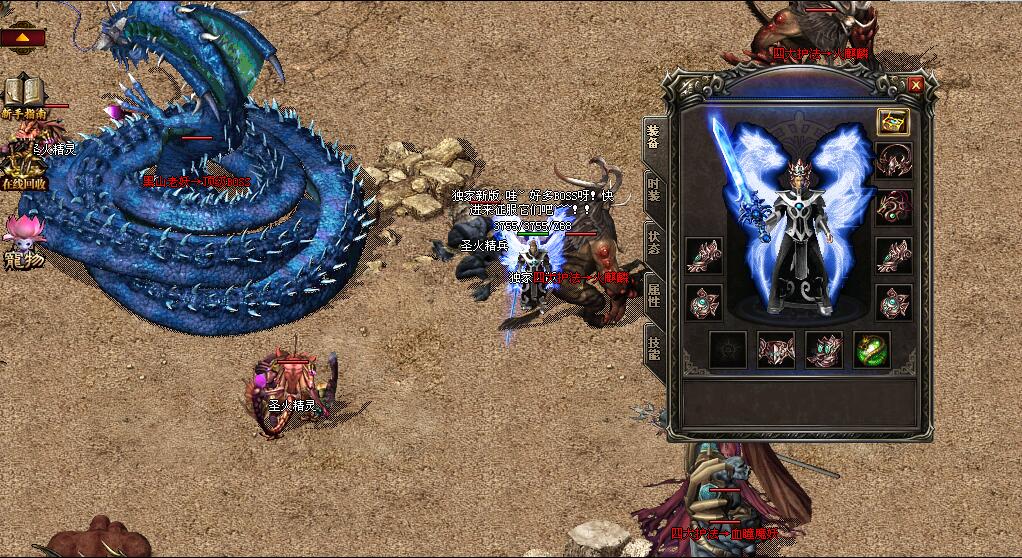The height and width of the screenshot is (558, 1022).
Task: Click the golden treasure chest icon
Action: [892, 122]
